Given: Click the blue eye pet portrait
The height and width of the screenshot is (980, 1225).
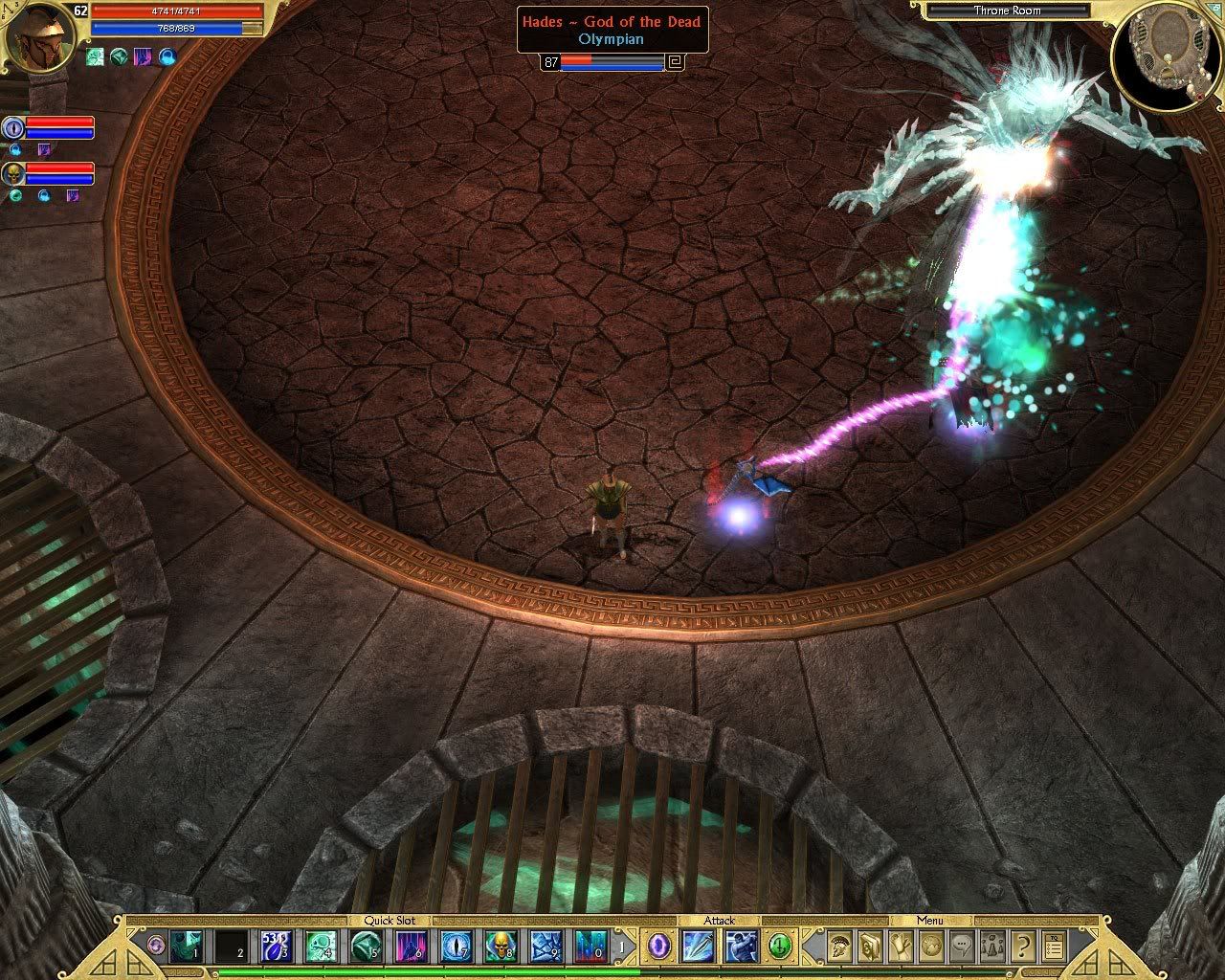Looking at the screenshot, I should pos(13,127).
